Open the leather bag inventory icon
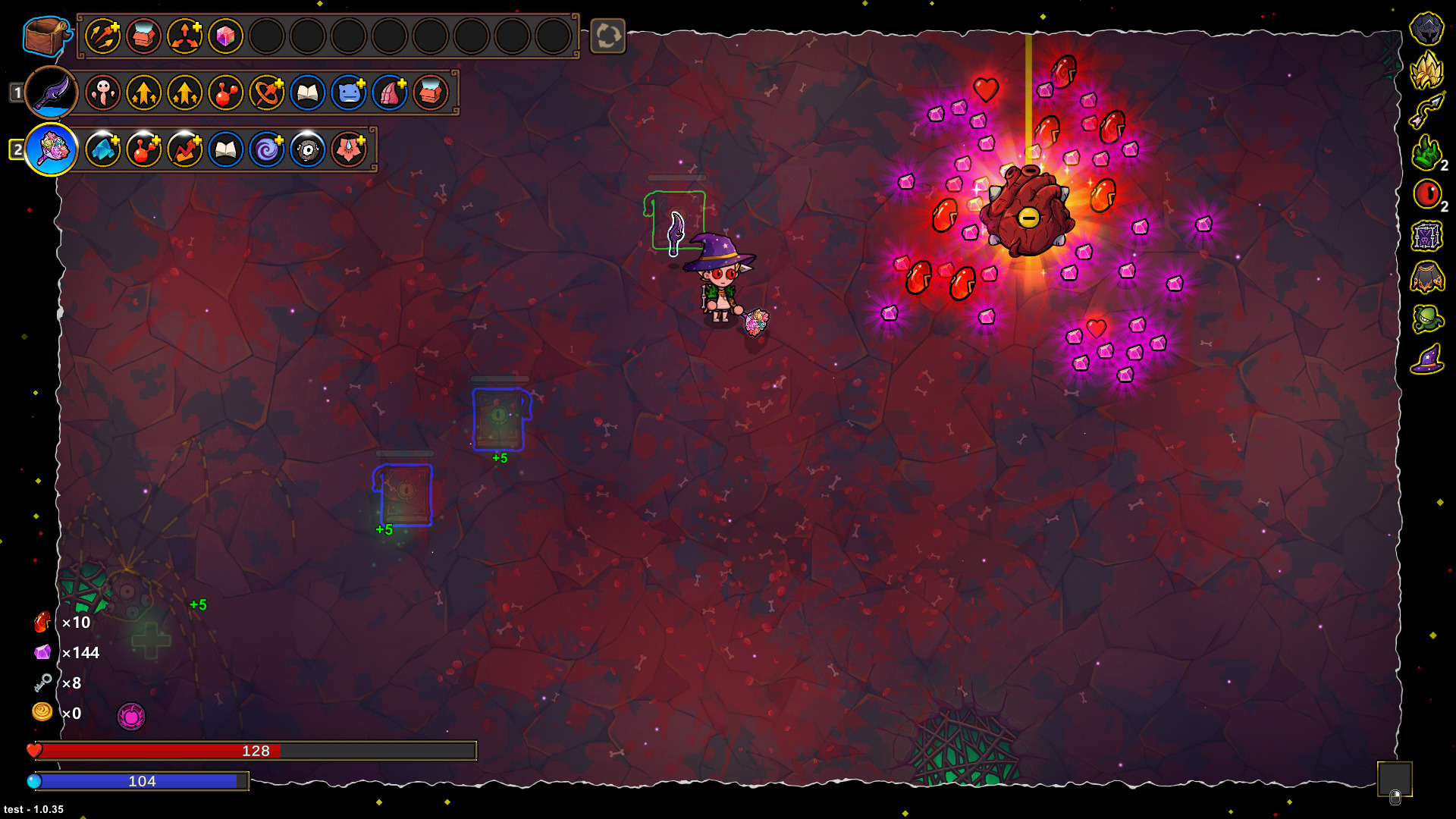The height and width of the screenshot is (819, 1456). click(x=45, y=36)
